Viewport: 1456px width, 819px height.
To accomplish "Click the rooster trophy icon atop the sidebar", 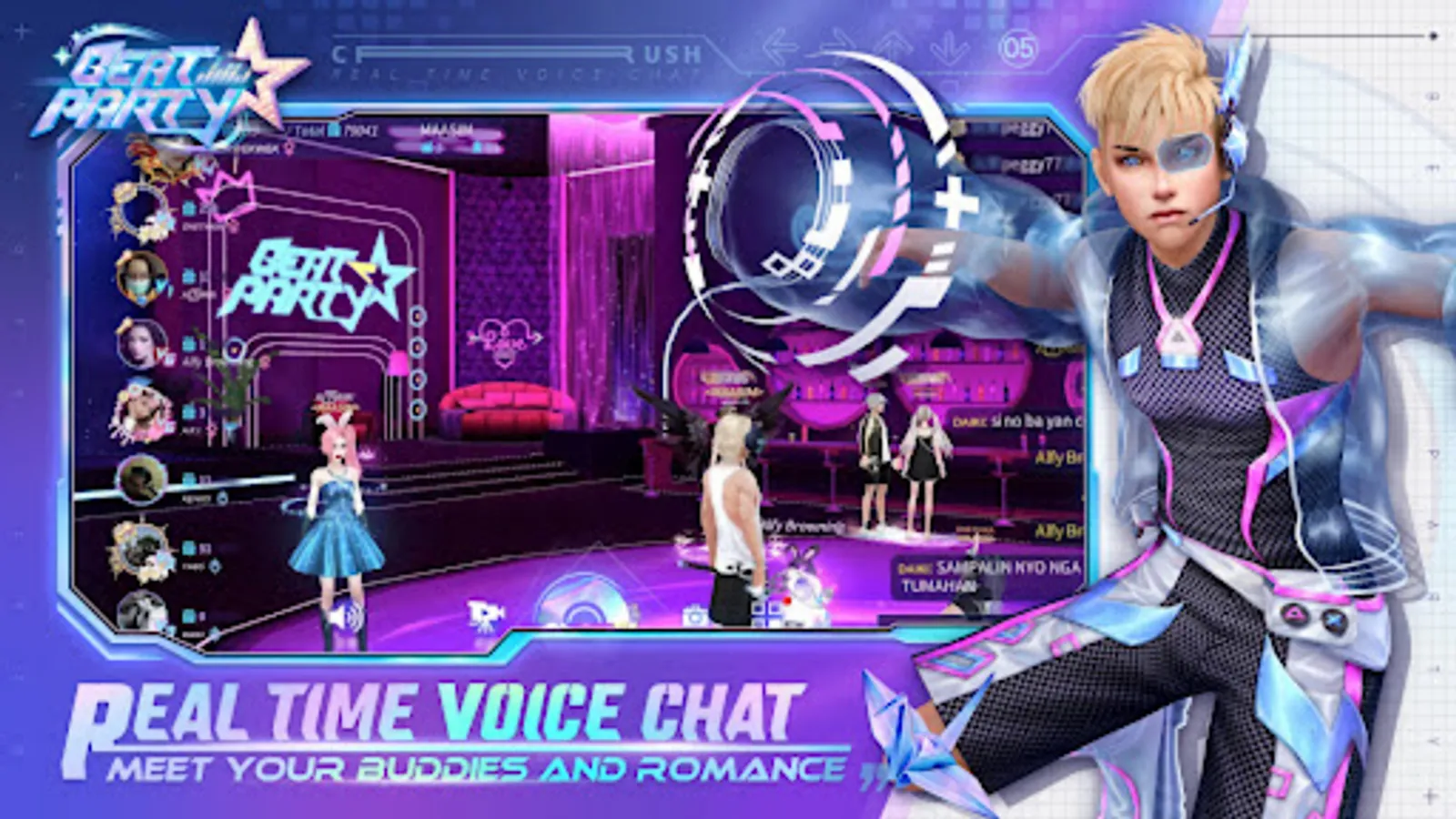I will point(147,158).
